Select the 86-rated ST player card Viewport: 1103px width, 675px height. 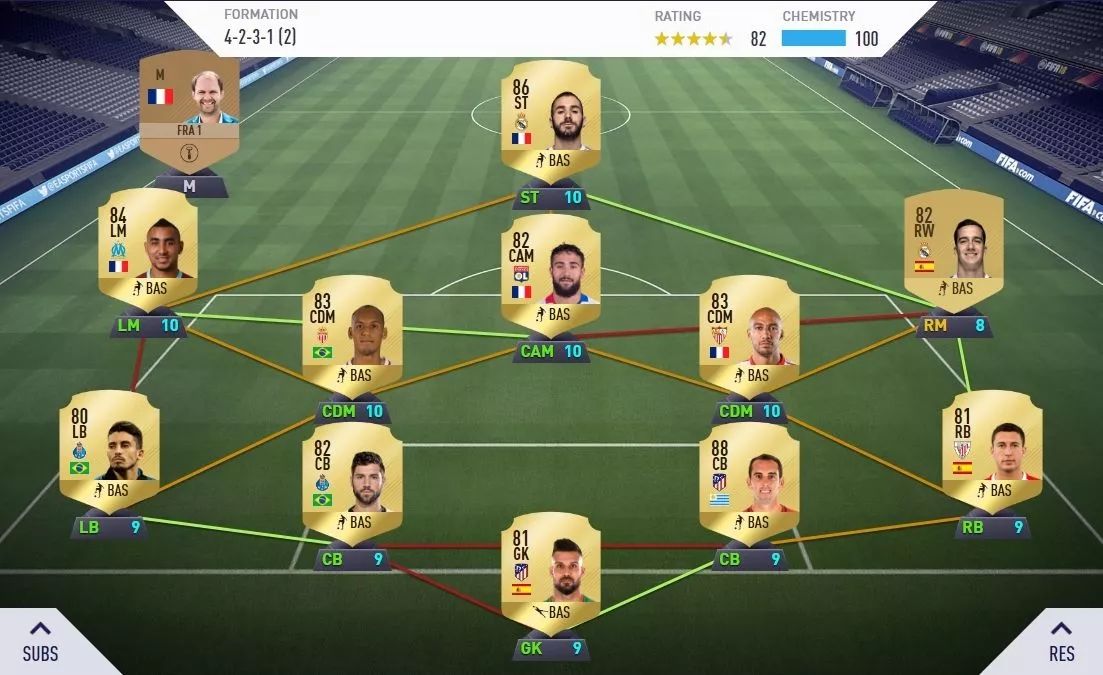tap(550, 120)
